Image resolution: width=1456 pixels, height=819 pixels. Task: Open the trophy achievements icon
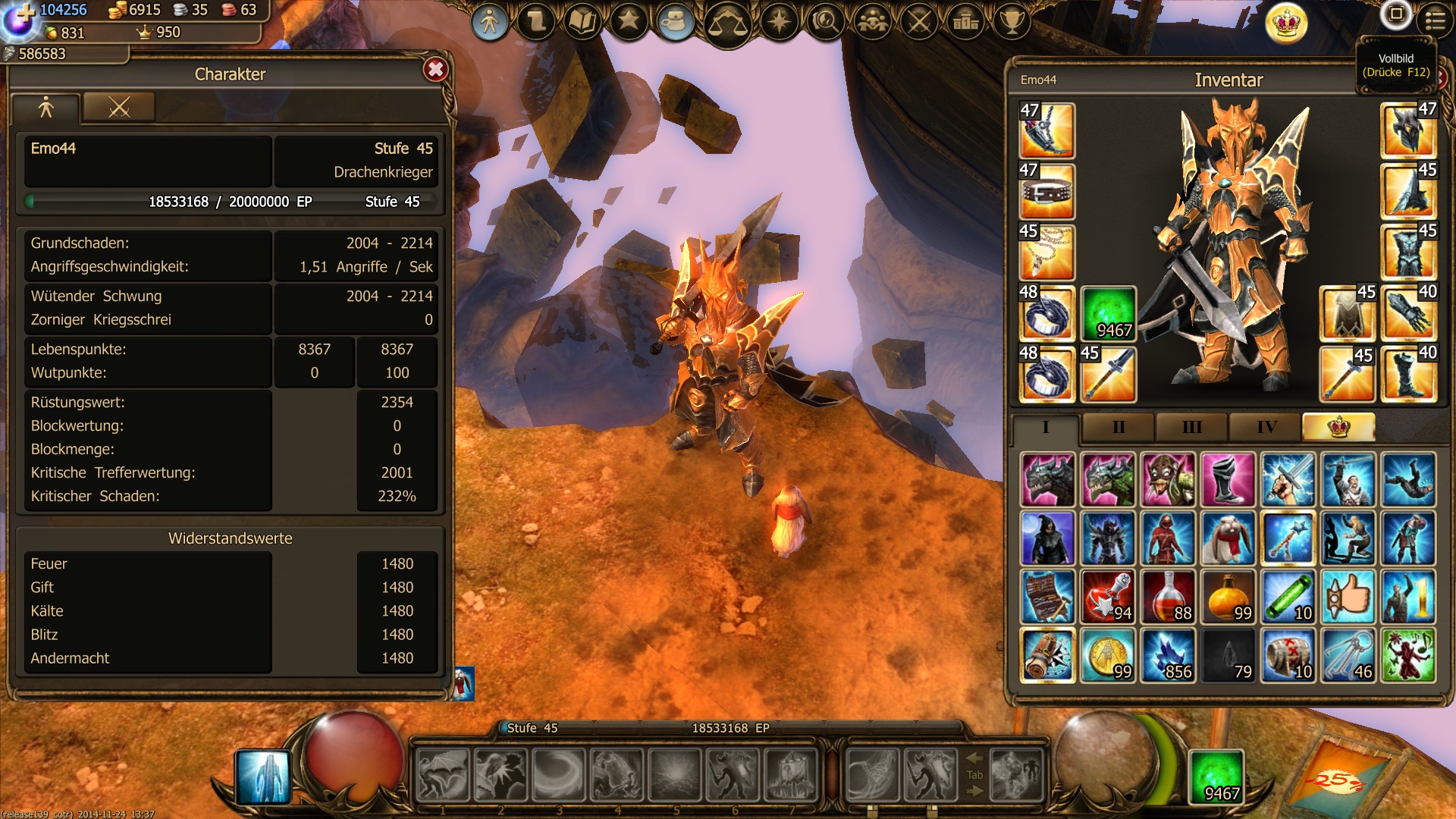click(1012, 21)
